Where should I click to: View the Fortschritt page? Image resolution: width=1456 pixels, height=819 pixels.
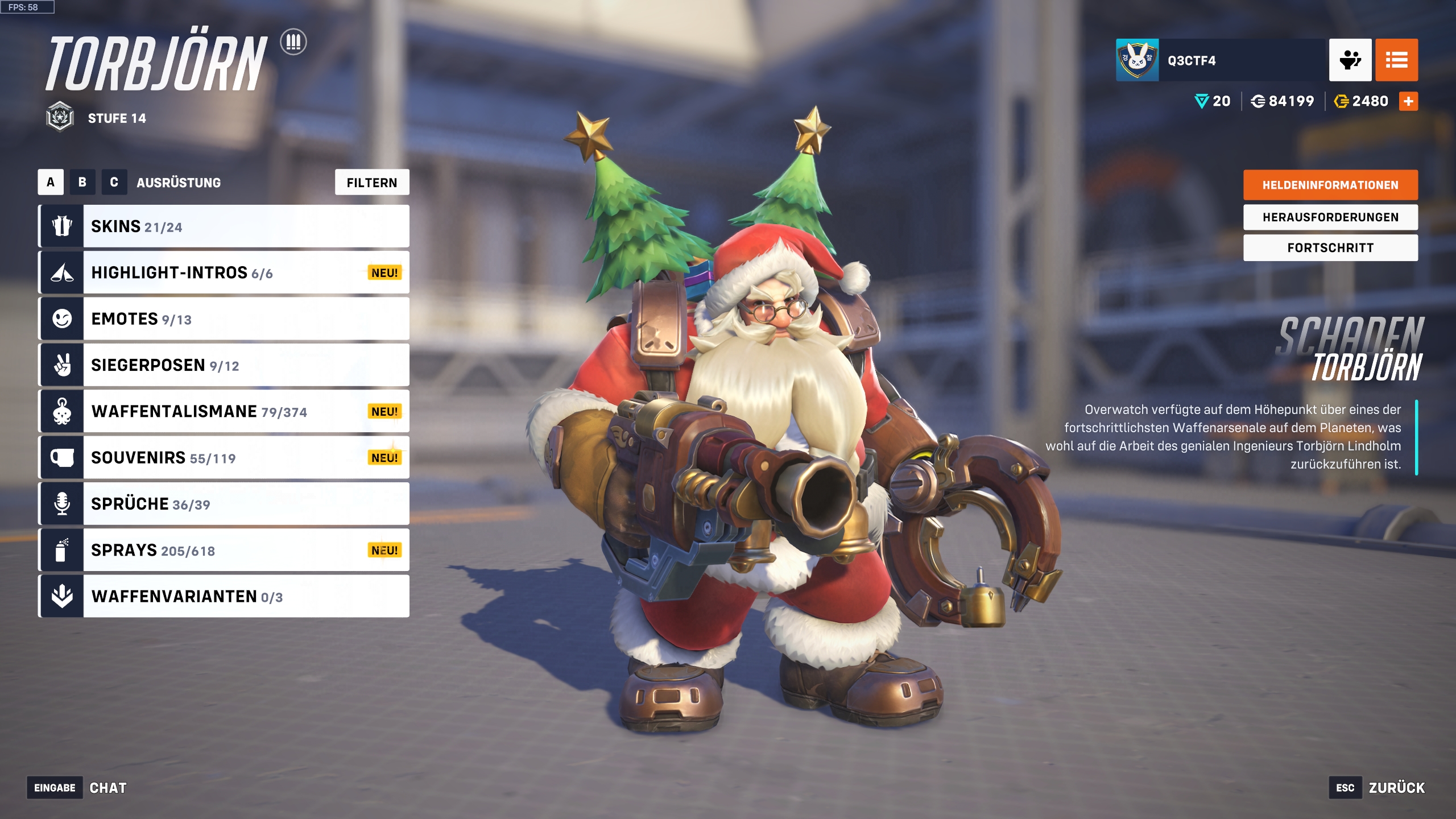[1330, 247]
